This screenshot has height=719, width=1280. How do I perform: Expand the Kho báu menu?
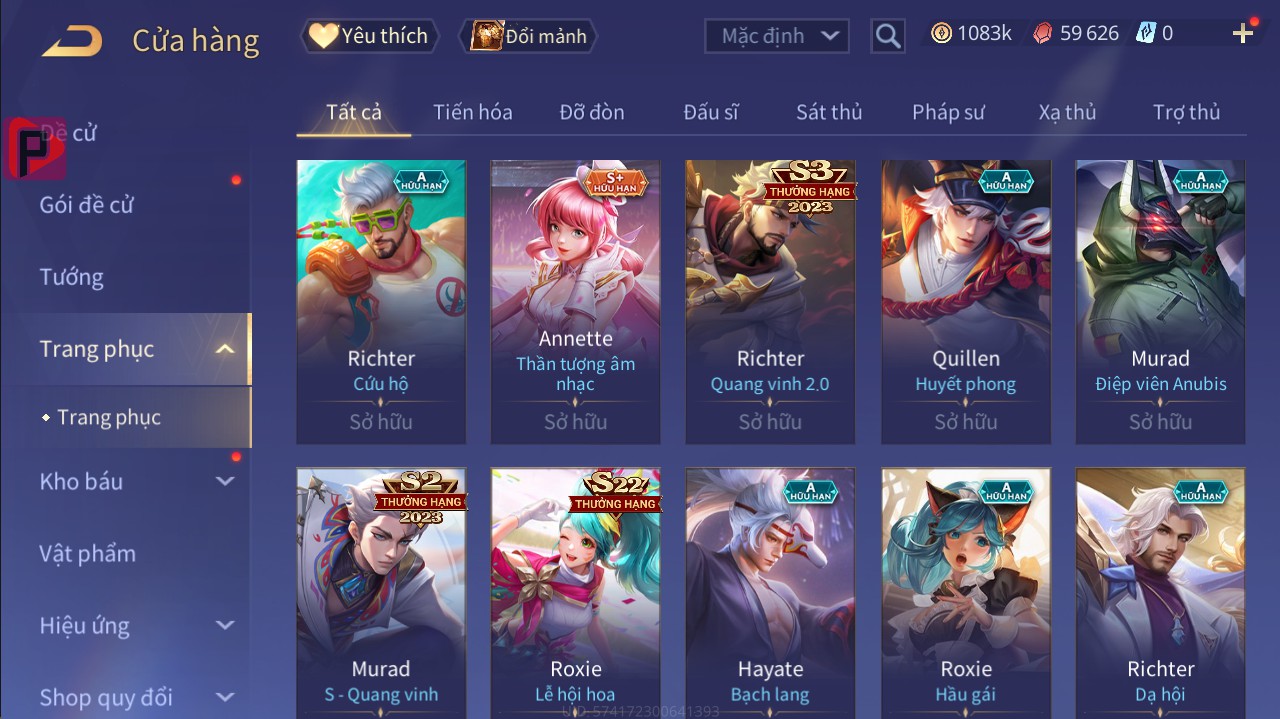pos(135,481)
